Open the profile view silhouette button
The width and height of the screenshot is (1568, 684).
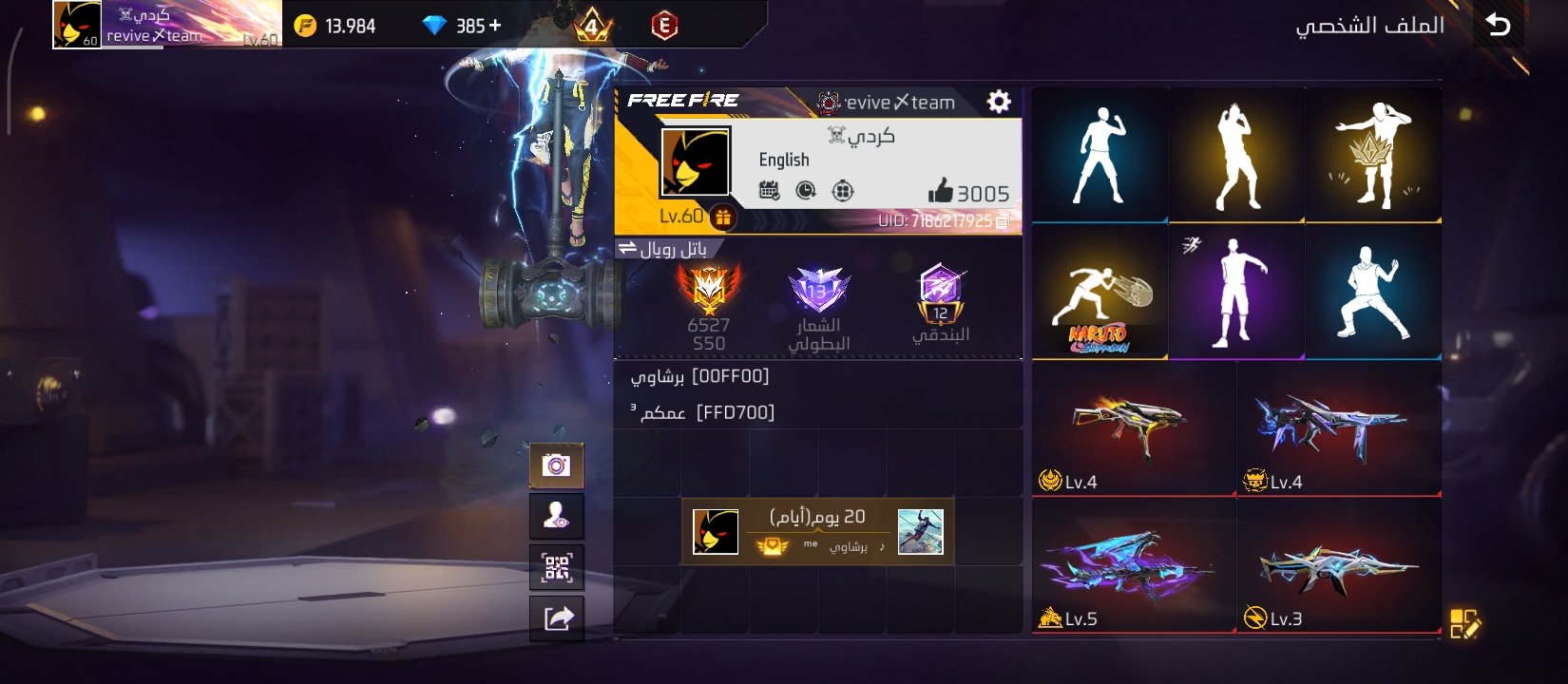coord(556,517)
